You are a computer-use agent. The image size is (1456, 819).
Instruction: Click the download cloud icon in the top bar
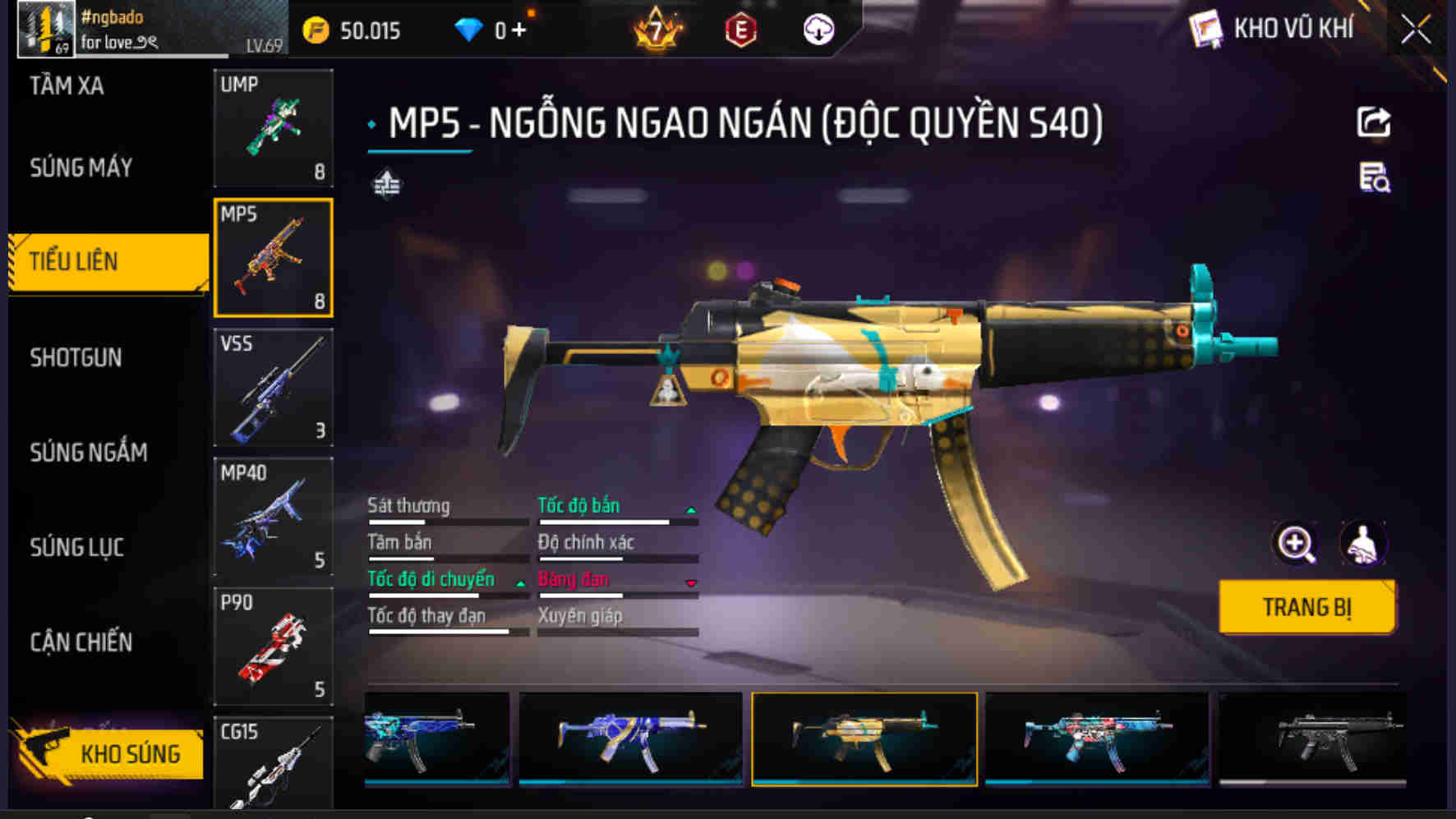click(817, 29)
